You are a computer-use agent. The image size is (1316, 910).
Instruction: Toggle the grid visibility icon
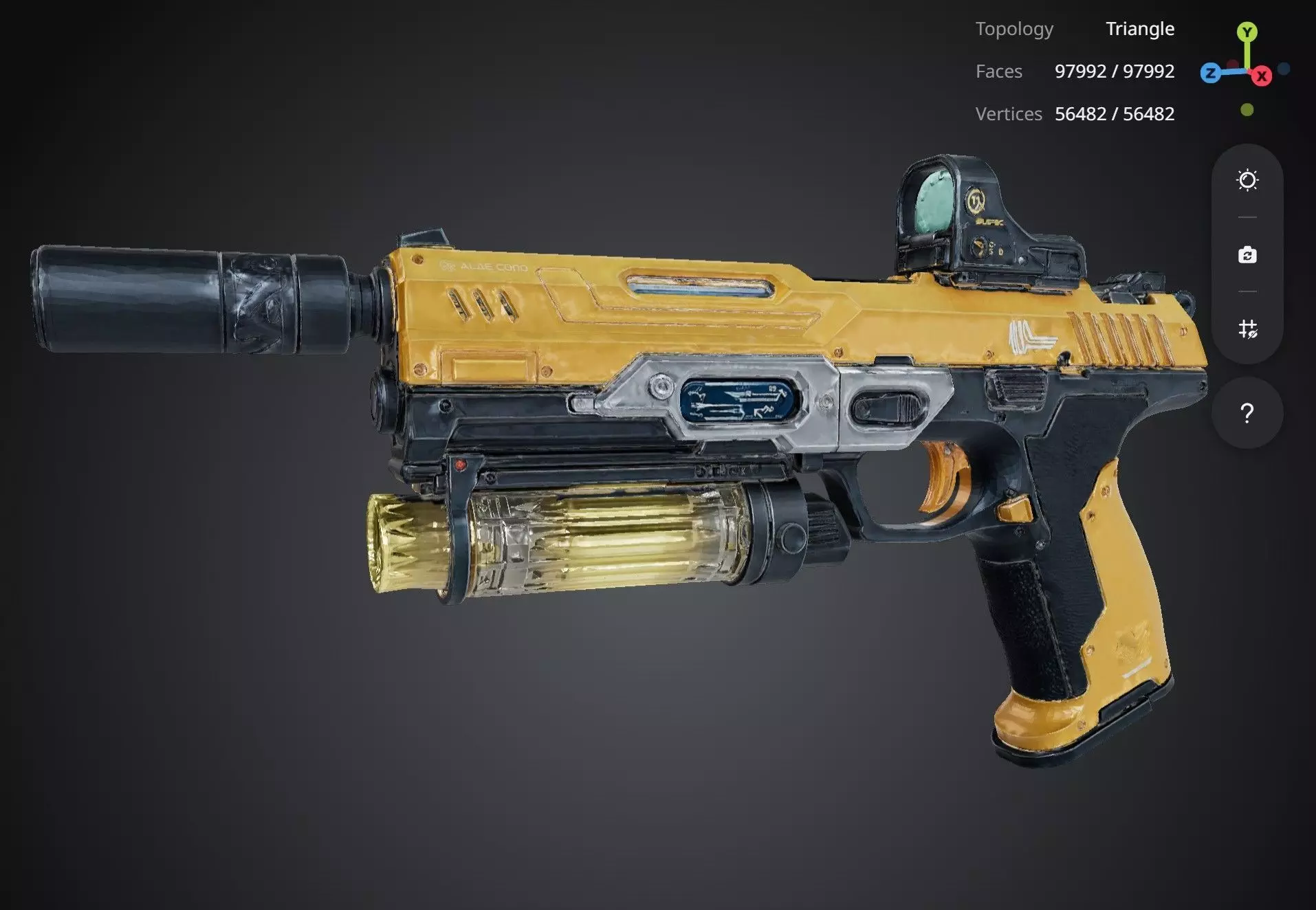tap(1247, 329)
